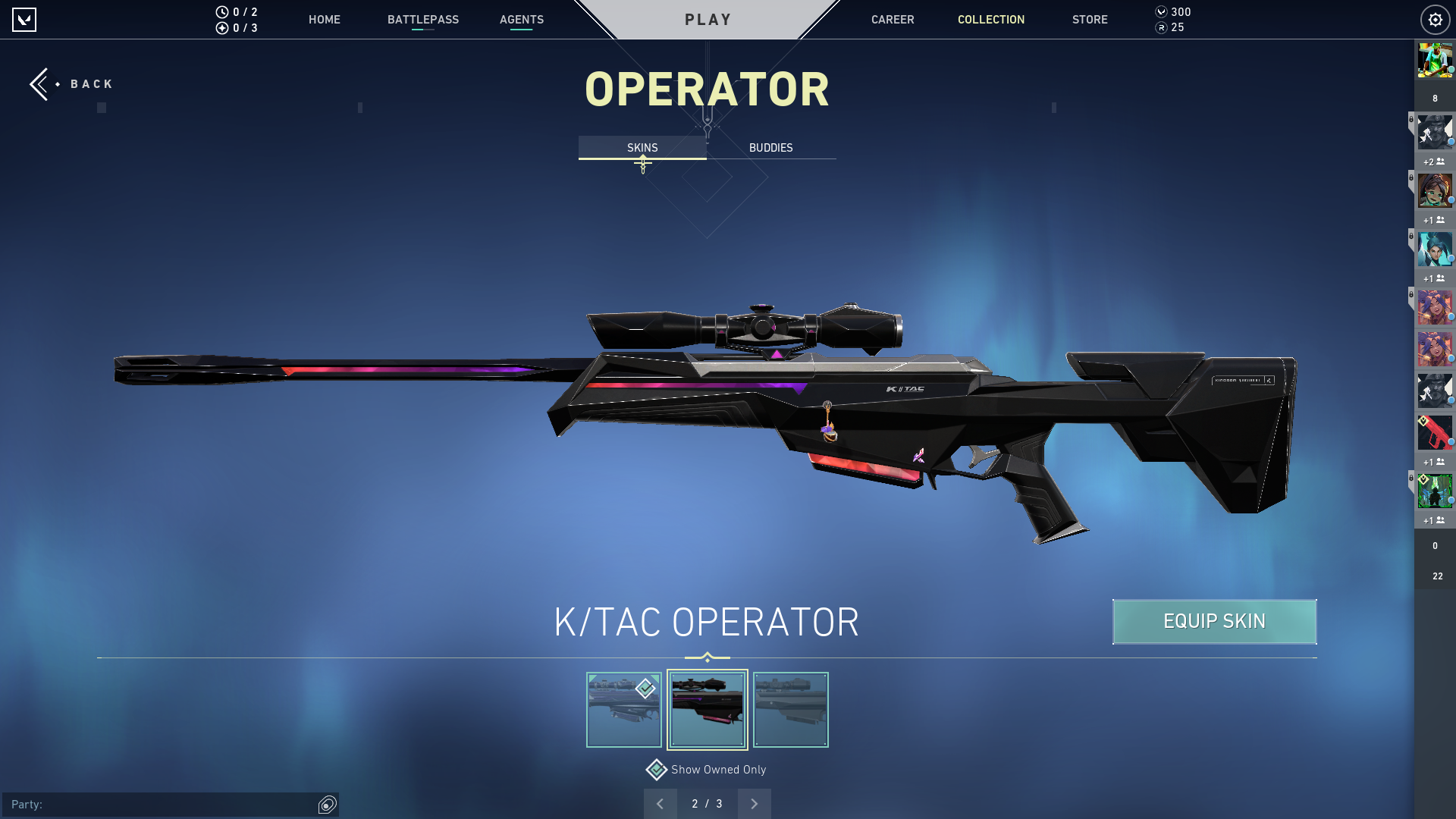Open the BATTLEPASS page
Image resolution: width=1456 pixels, height=819 pixels.
[422, 20]
